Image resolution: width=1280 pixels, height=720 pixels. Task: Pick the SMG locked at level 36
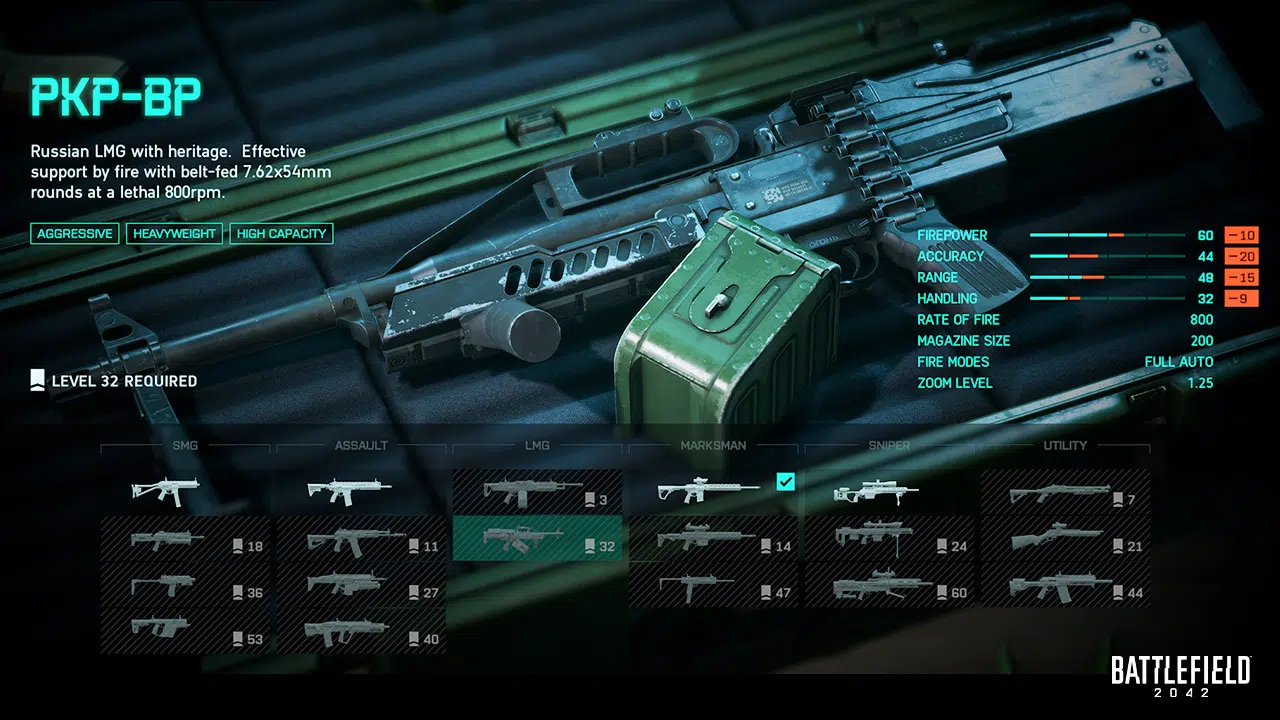click(x=185, y=586)
